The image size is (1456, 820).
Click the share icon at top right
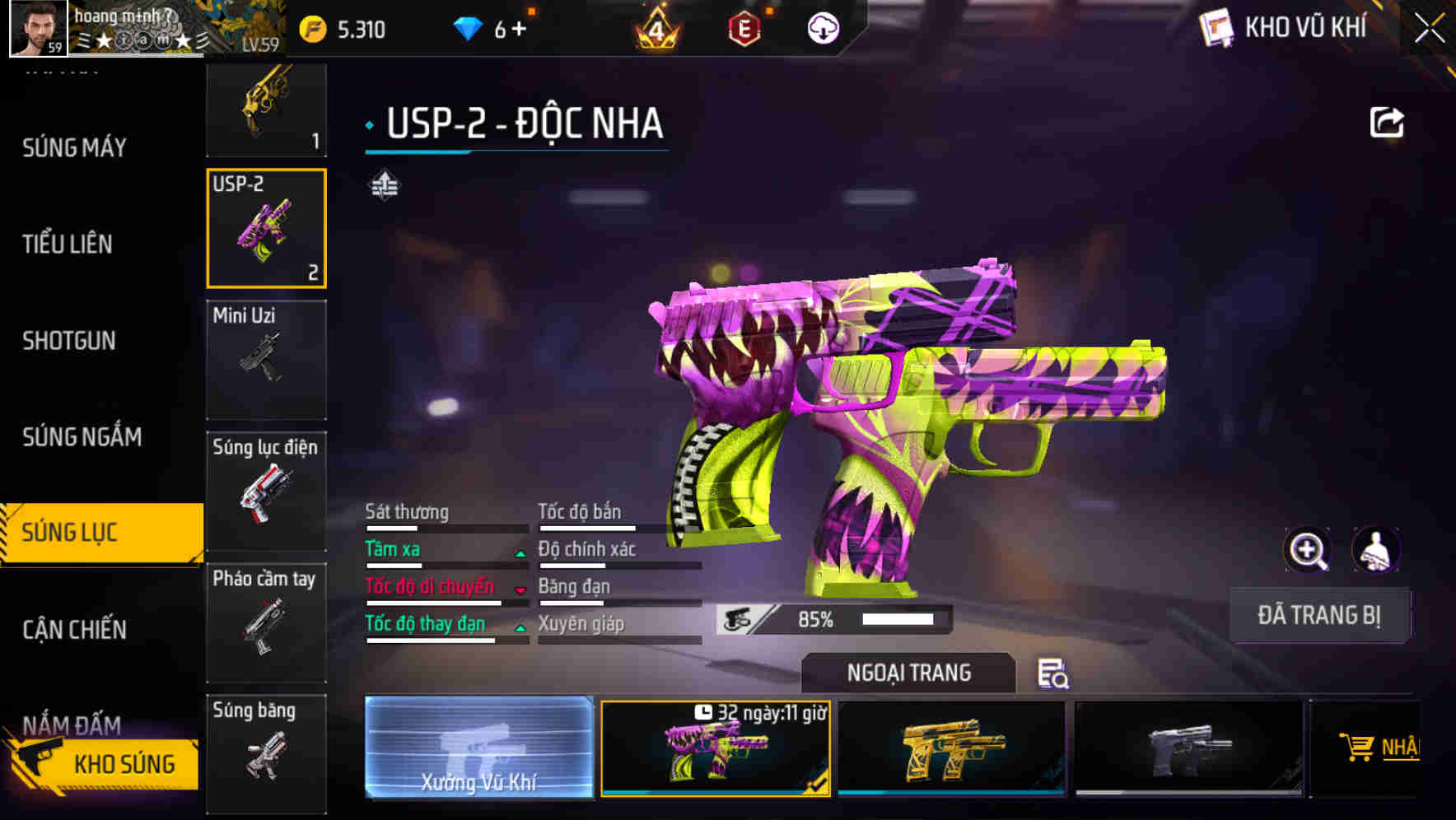[x=1388, y=122]
